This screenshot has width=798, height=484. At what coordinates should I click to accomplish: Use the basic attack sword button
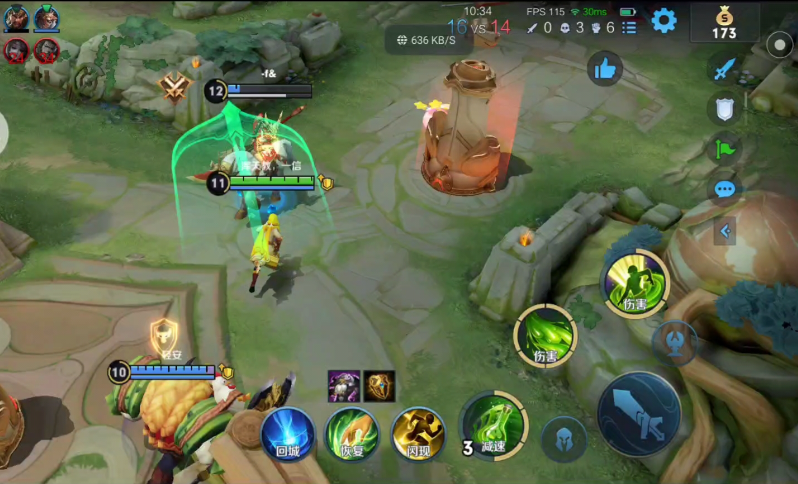click(x=639, y=412)
